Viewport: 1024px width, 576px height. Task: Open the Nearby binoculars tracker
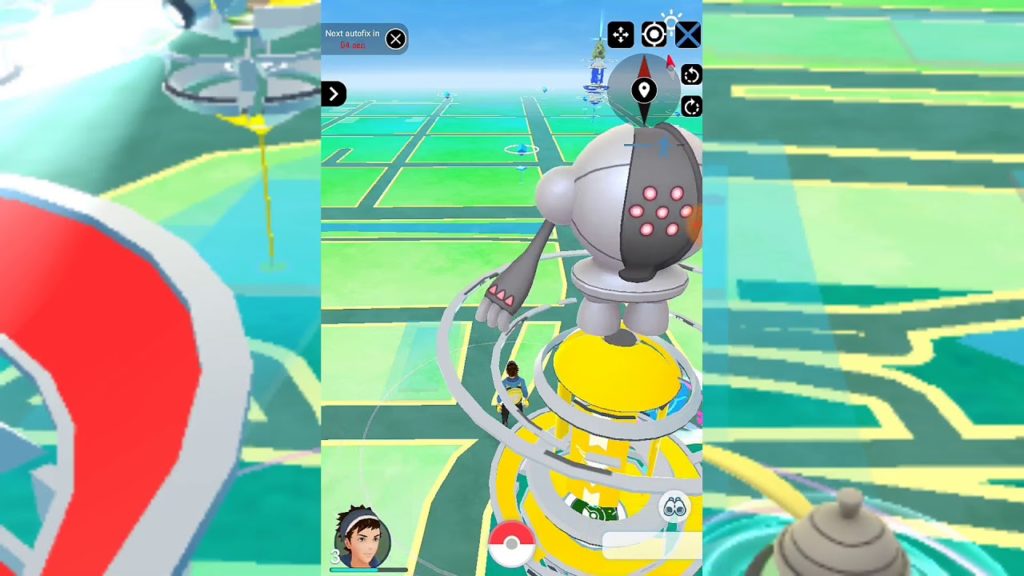click(674, 507)
